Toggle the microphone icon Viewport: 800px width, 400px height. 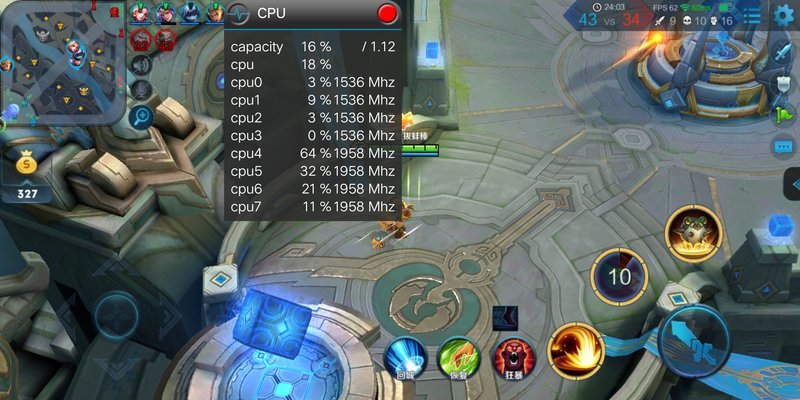(141, 90)
